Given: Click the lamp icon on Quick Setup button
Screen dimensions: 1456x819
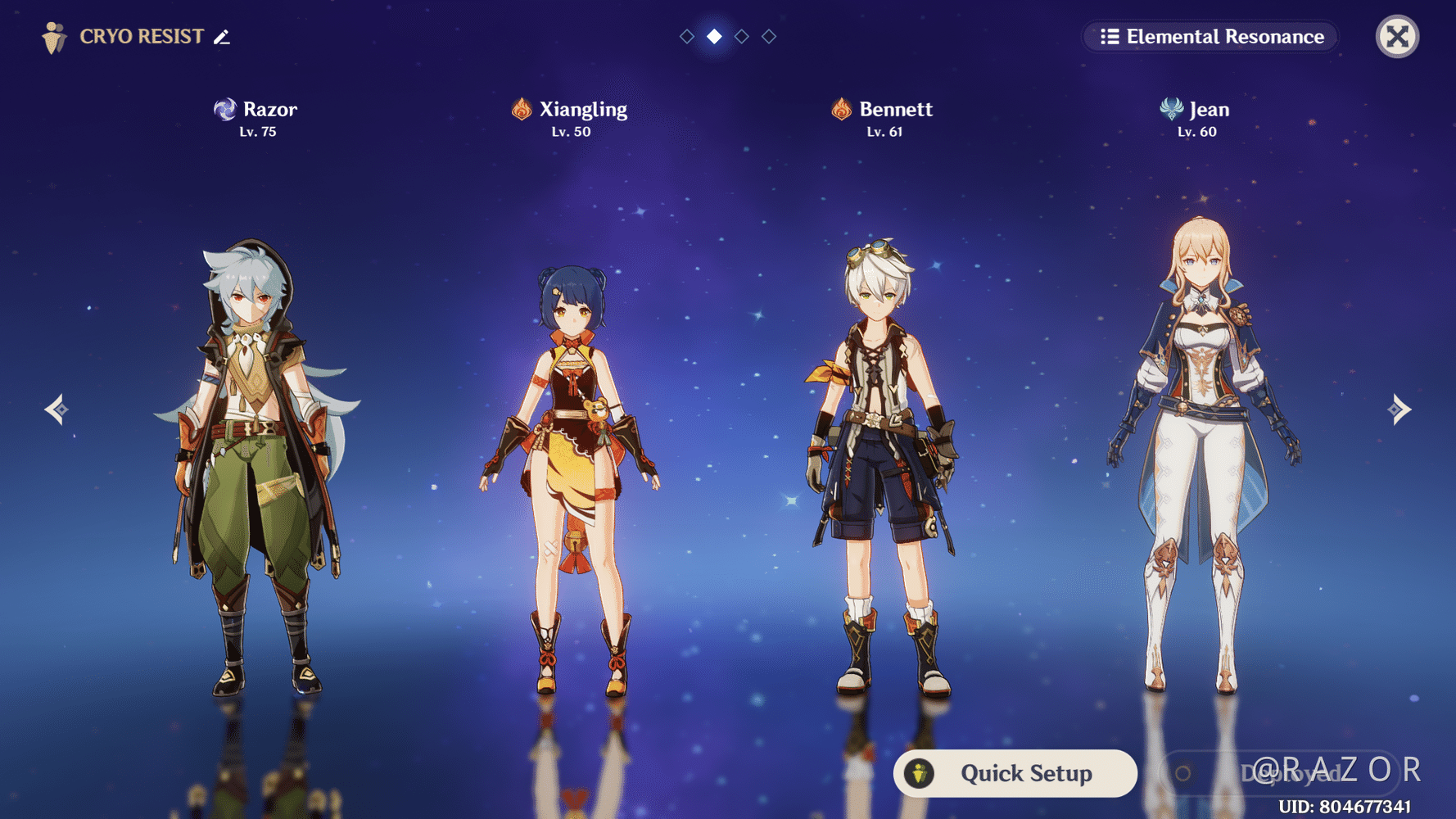Looking at the screenshot, I should click(x=921, y=772).
